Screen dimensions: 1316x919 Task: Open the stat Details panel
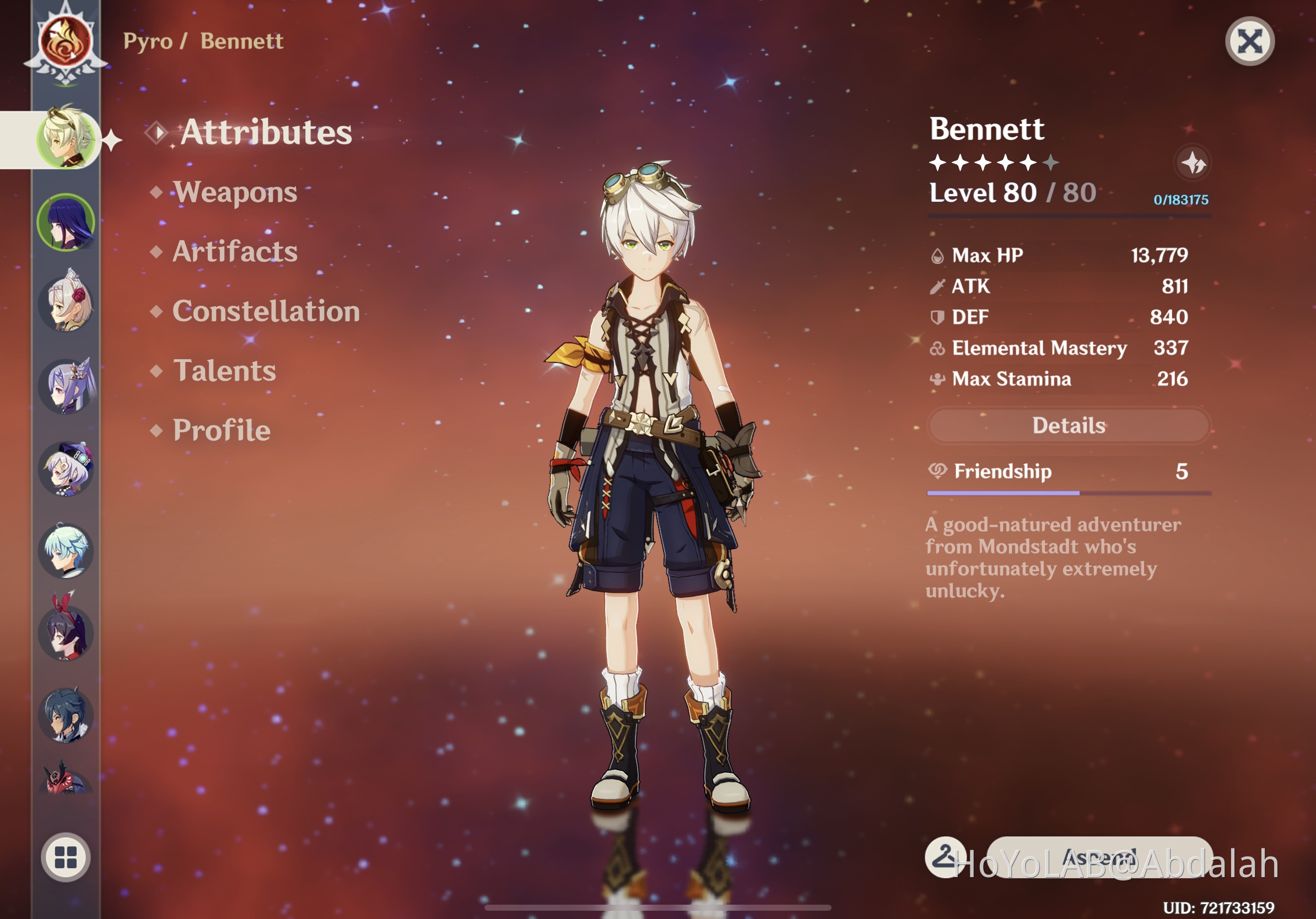tap(1069, 425)
